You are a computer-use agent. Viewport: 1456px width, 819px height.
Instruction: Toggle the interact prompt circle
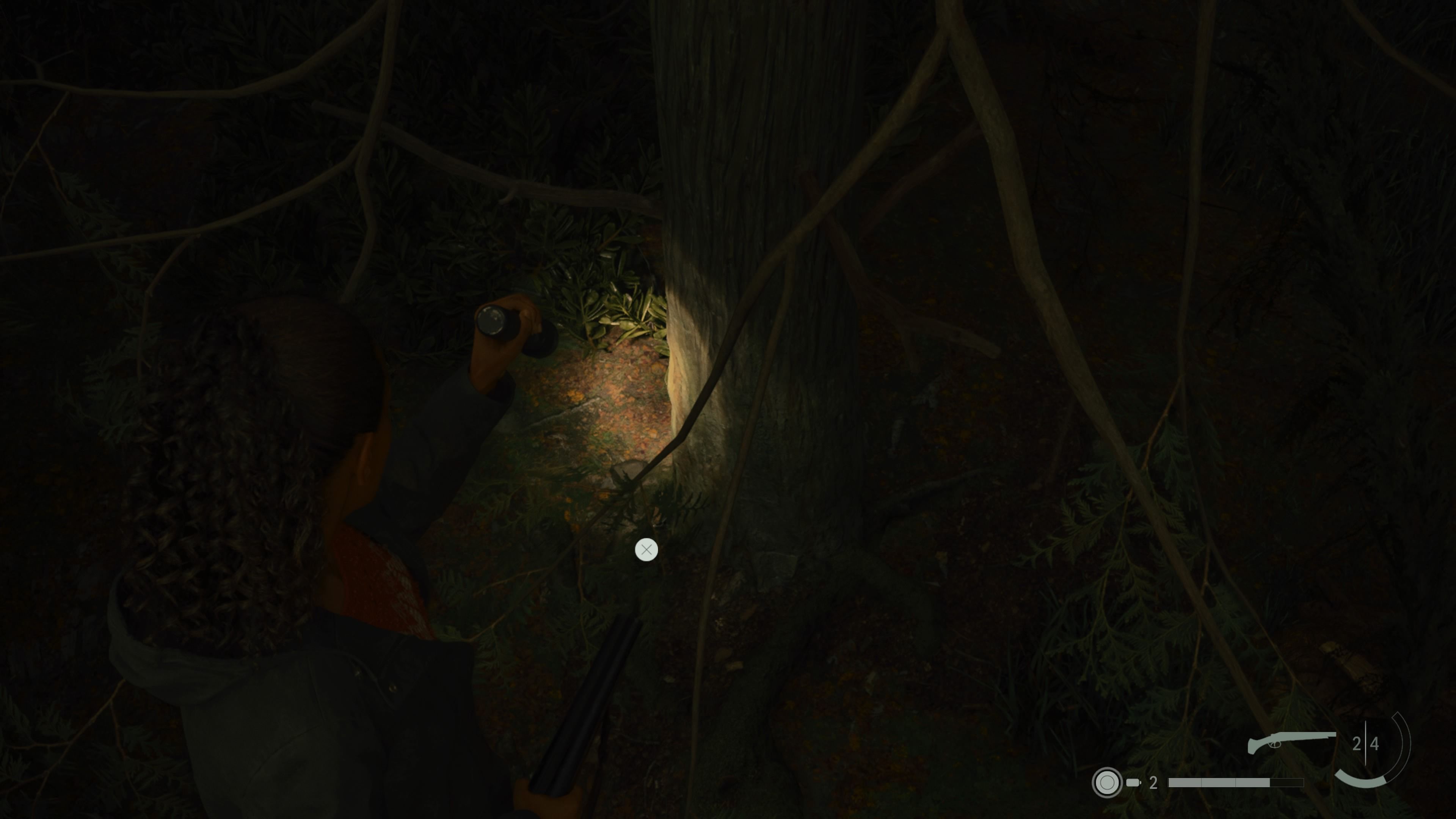[646, 550]
